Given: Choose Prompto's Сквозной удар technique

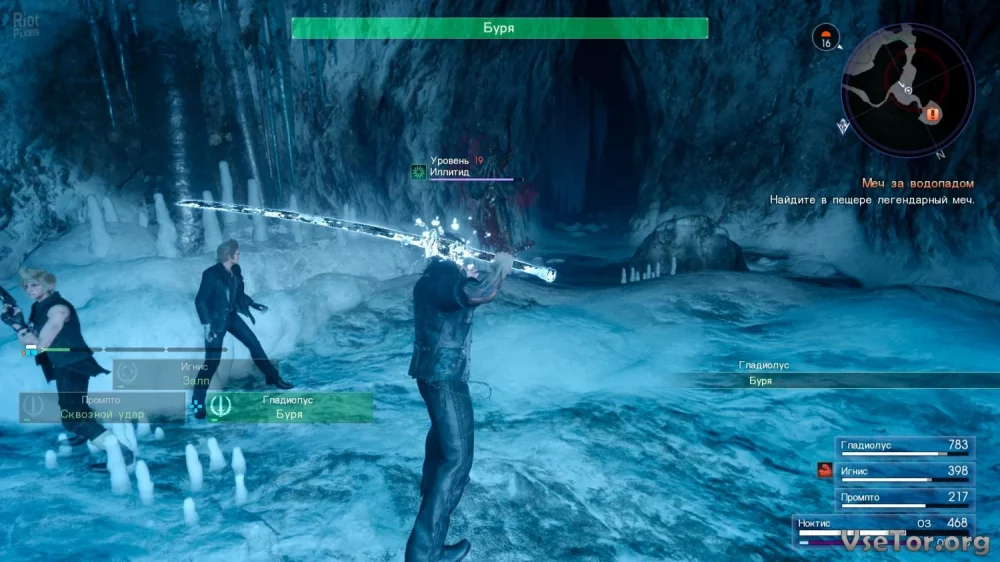Looking at the screenshot, I should 102,407.
